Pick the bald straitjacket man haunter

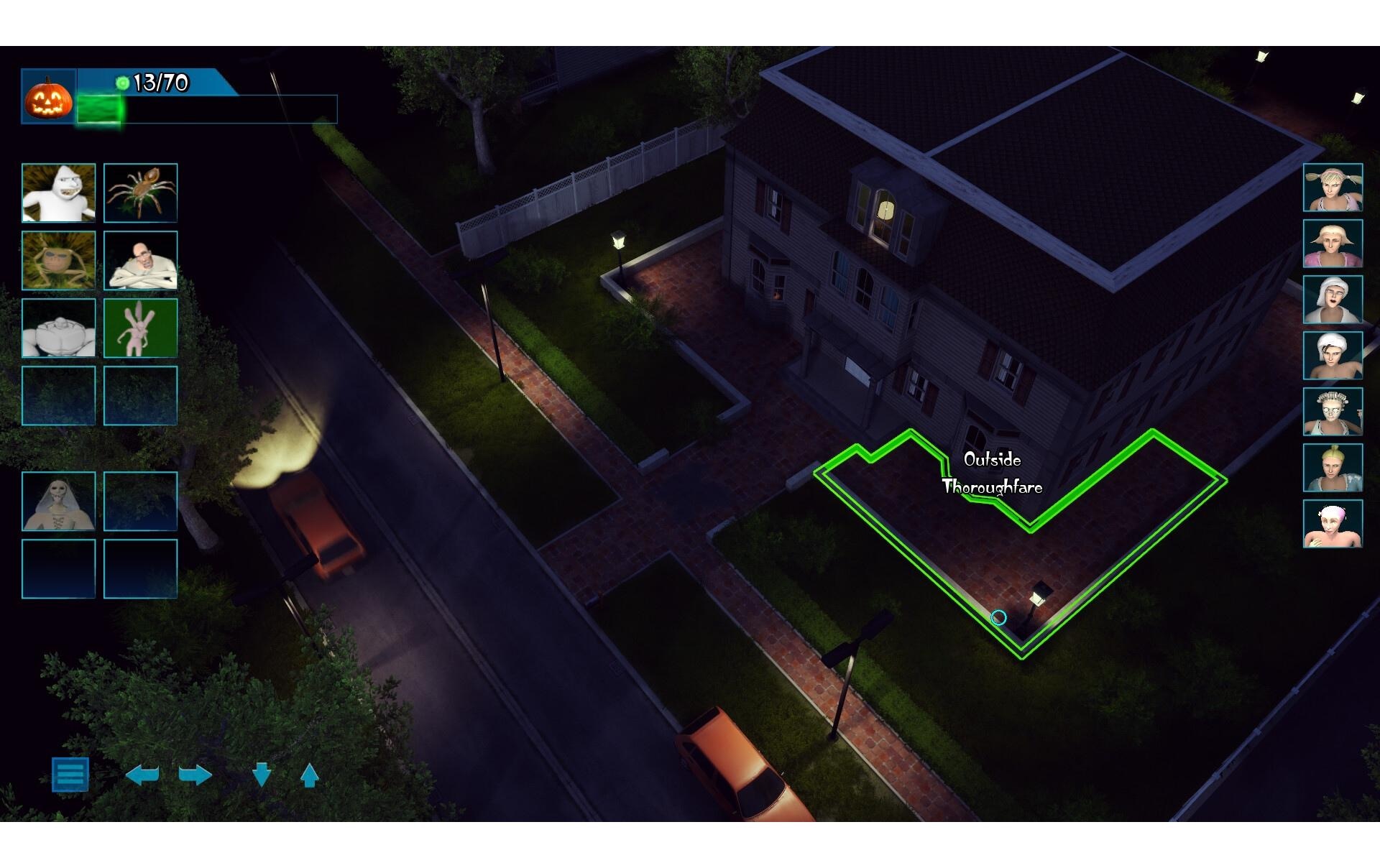[140, 260]
